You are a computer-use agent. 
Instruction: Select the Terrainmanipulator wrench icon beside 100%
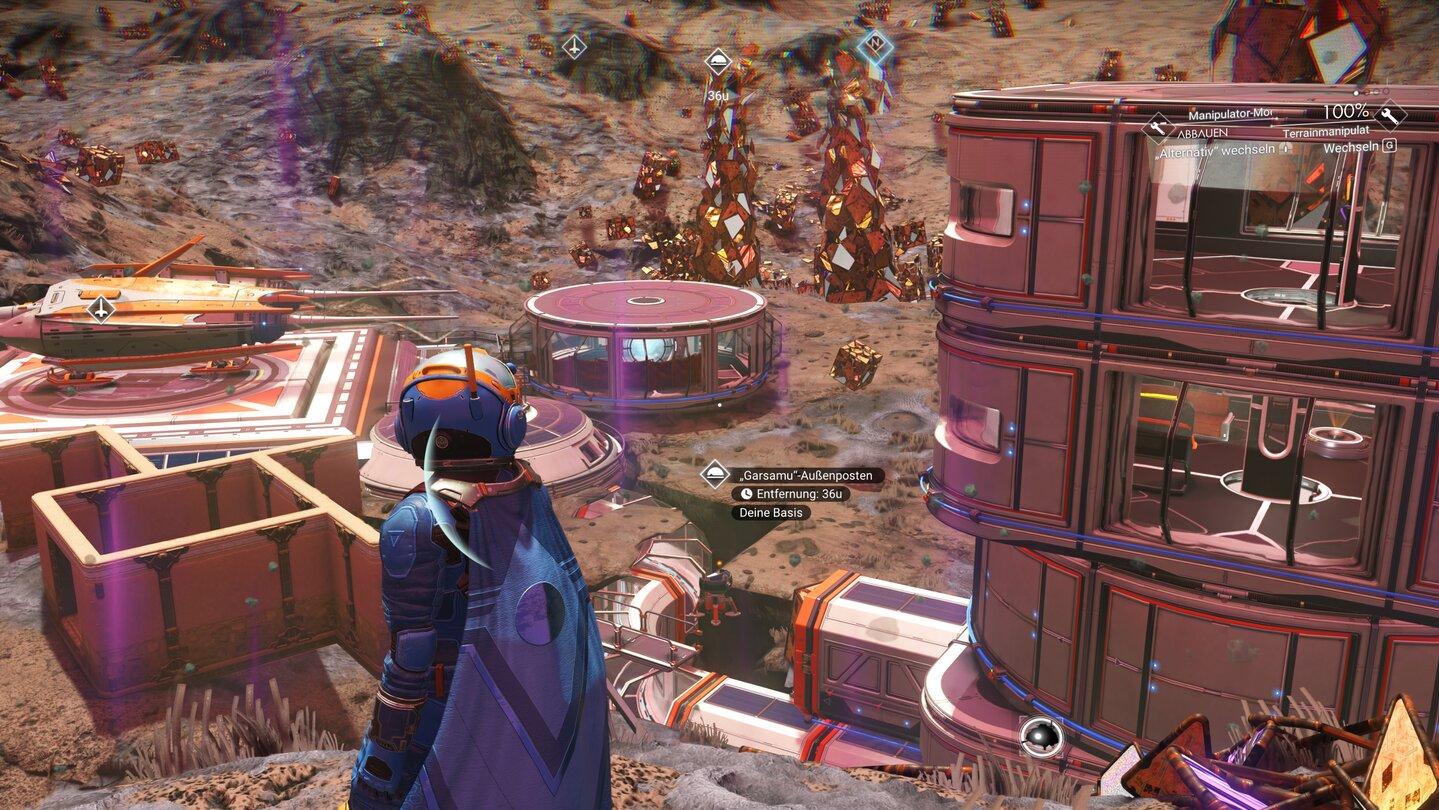(1389, 116)
